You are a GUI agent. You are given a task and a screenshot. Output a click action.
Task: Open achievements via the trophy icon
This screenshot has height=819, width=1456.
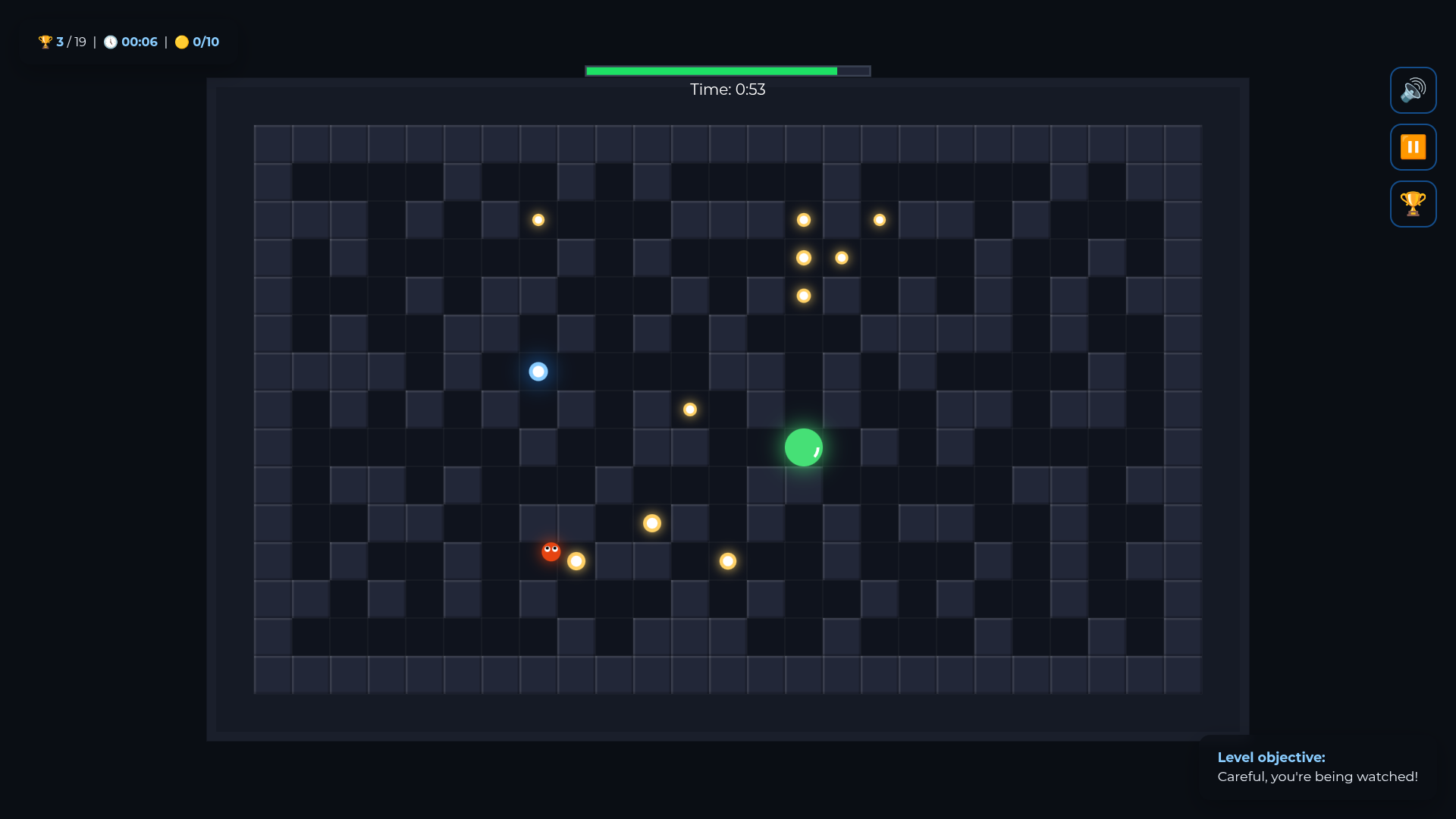coord(1413,203)
